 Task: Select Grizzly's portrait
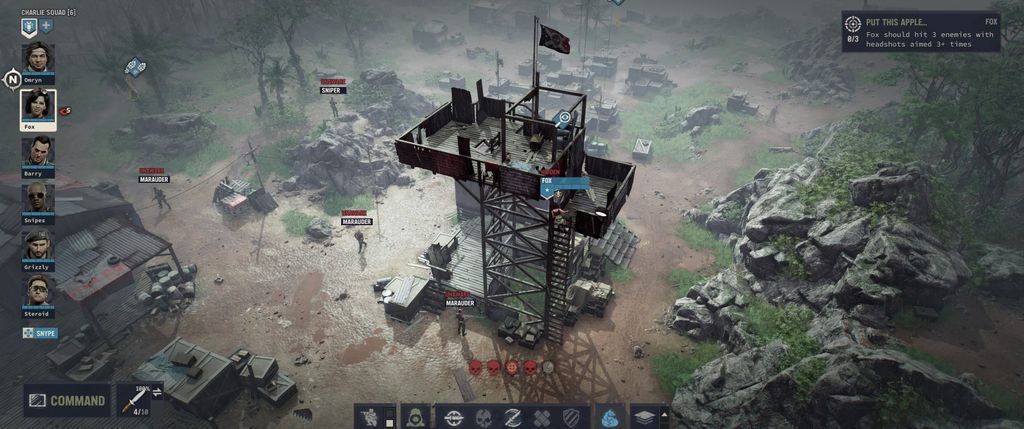click(38, 246)
